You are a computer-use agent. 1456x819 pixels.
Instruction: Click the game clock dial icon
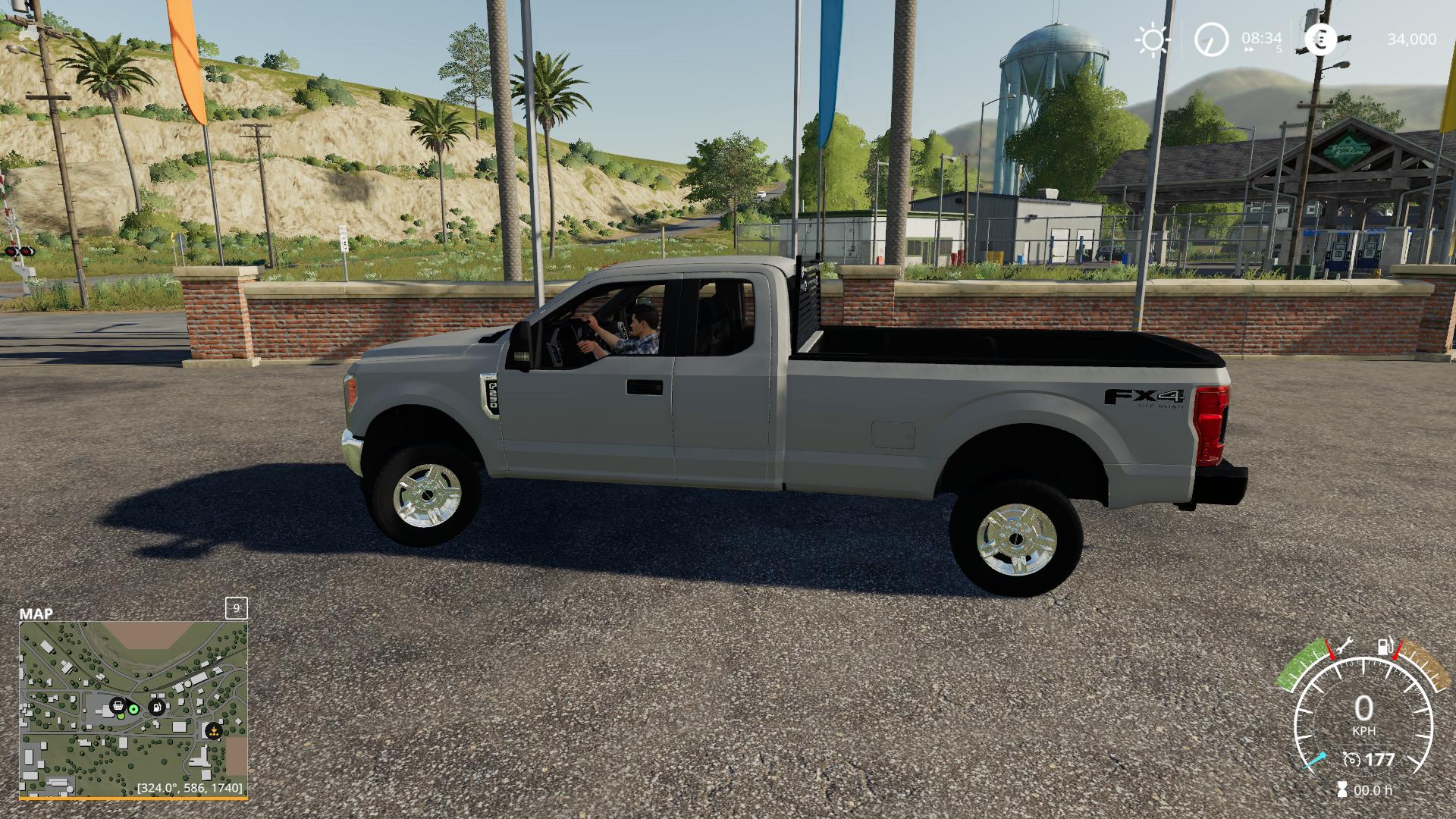click(1211, 39)
